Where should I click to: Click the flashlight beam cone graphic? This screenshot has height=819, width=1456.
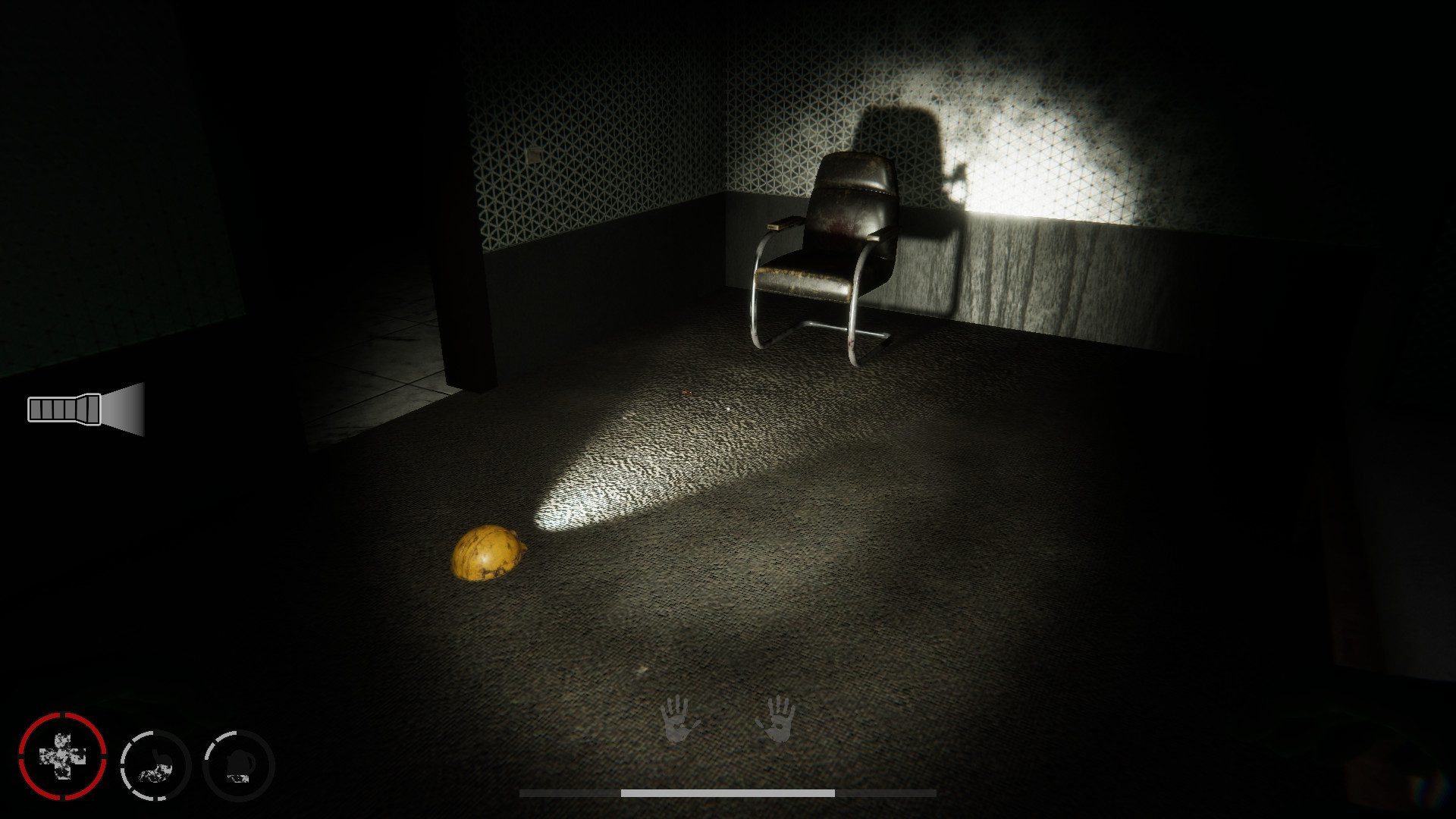click(x=125, y=409)
